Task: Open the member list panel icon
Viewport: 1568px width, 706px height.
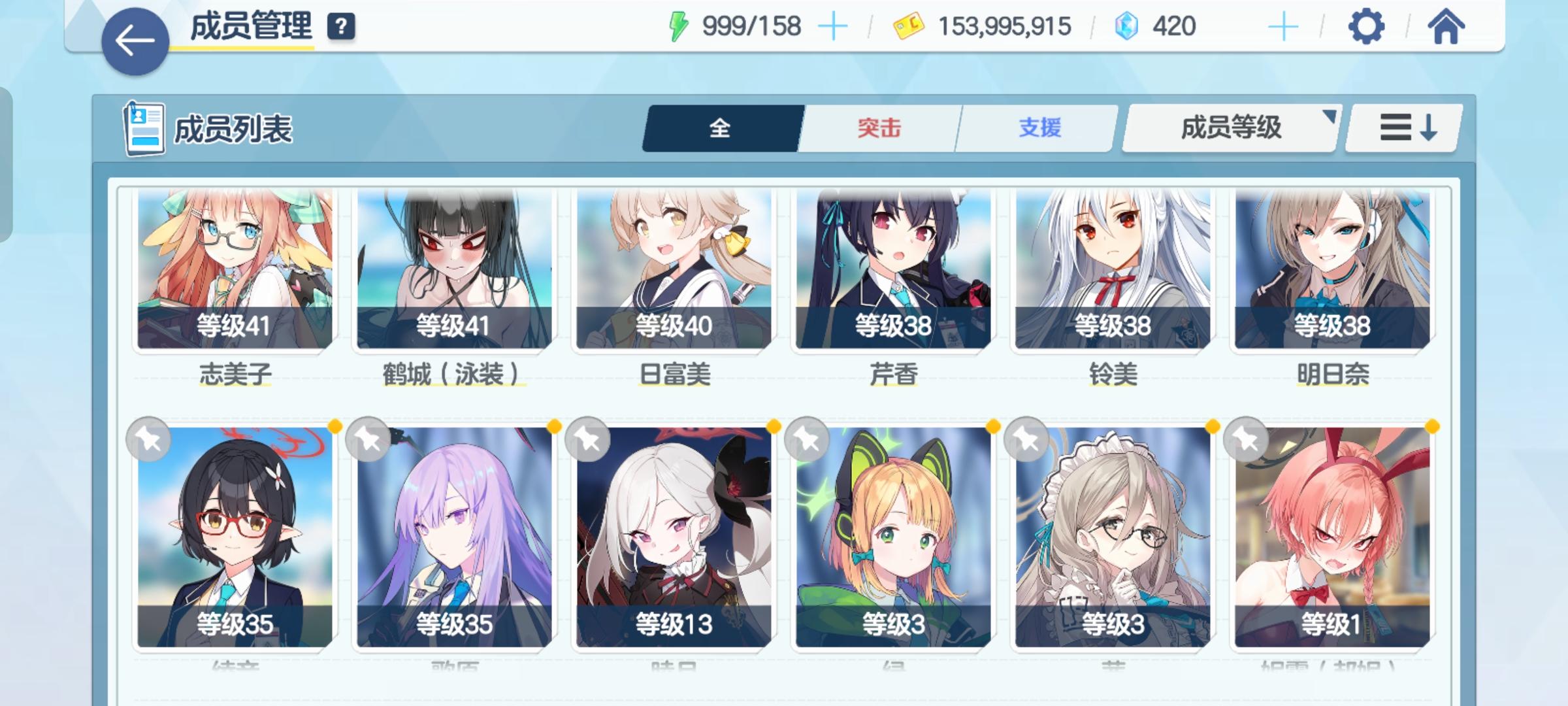Action: point(145,128)
